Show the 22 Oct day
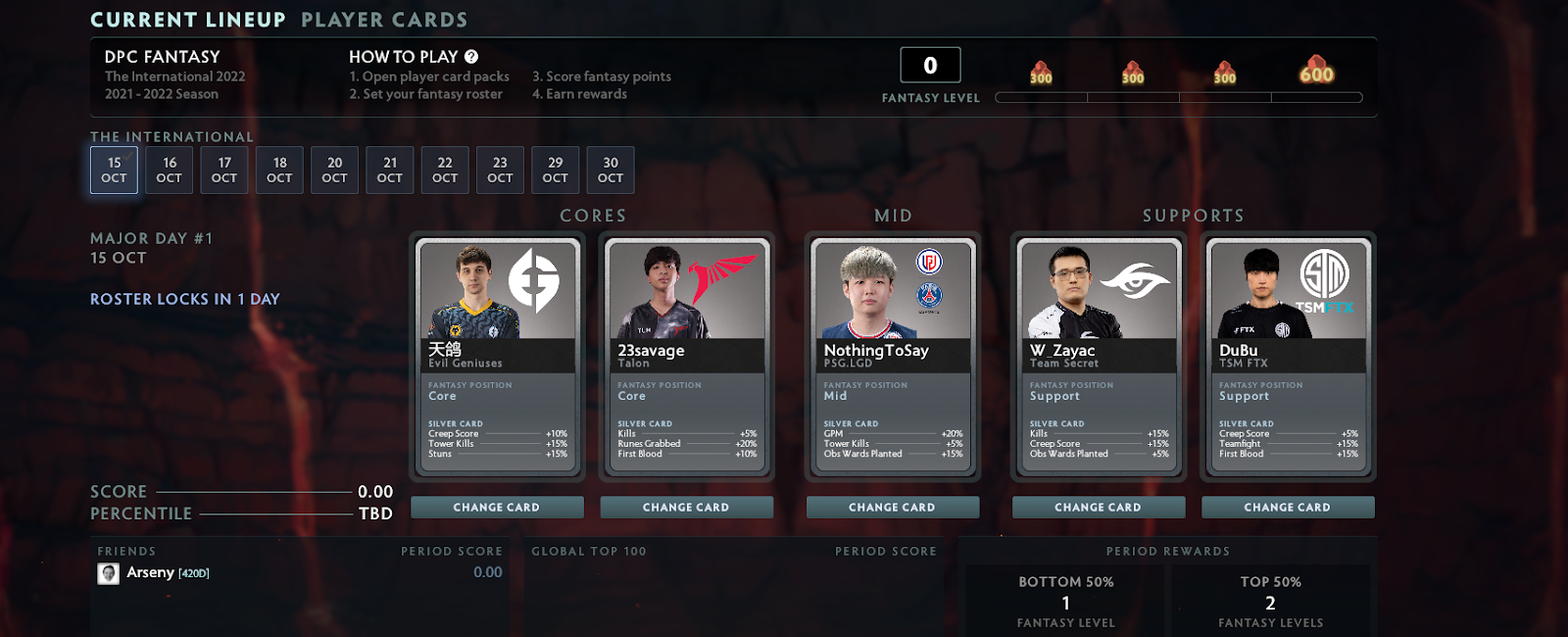Viewport: 1568px width, 637px height. [x=445, y=170]
